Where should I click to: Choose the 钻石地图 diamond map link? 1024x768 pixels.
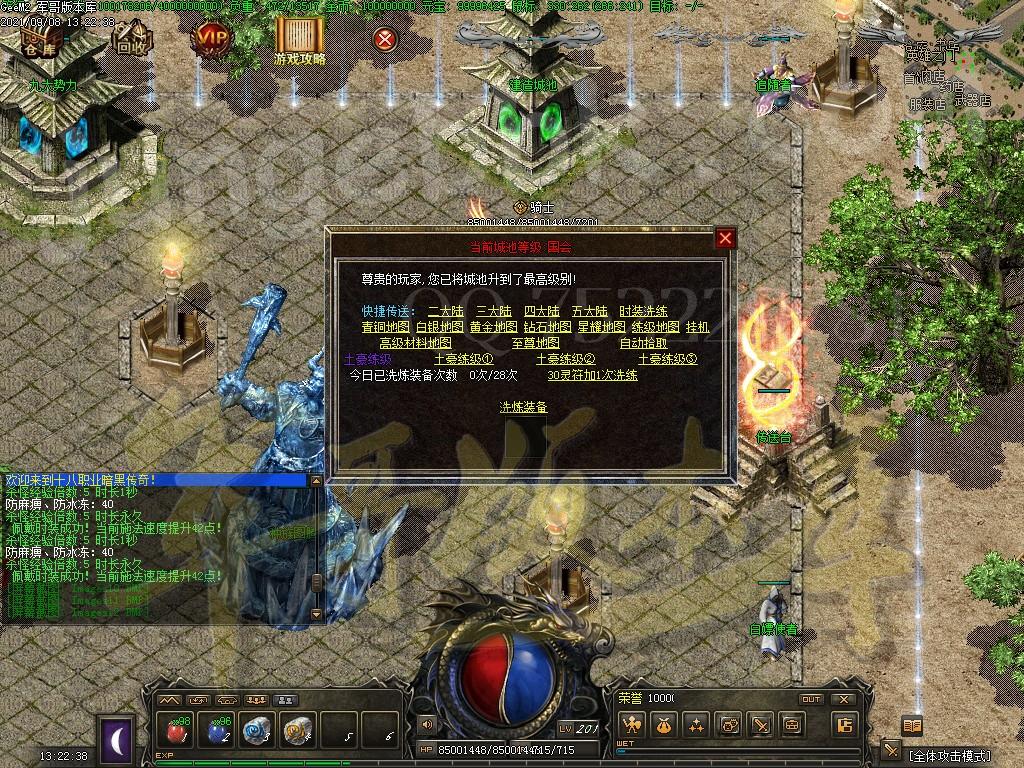point(547,327)
